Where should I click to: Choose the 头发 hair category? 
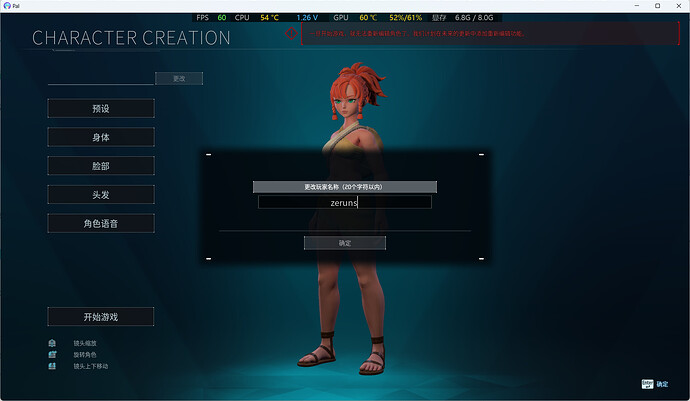click(x=101, y=194)
